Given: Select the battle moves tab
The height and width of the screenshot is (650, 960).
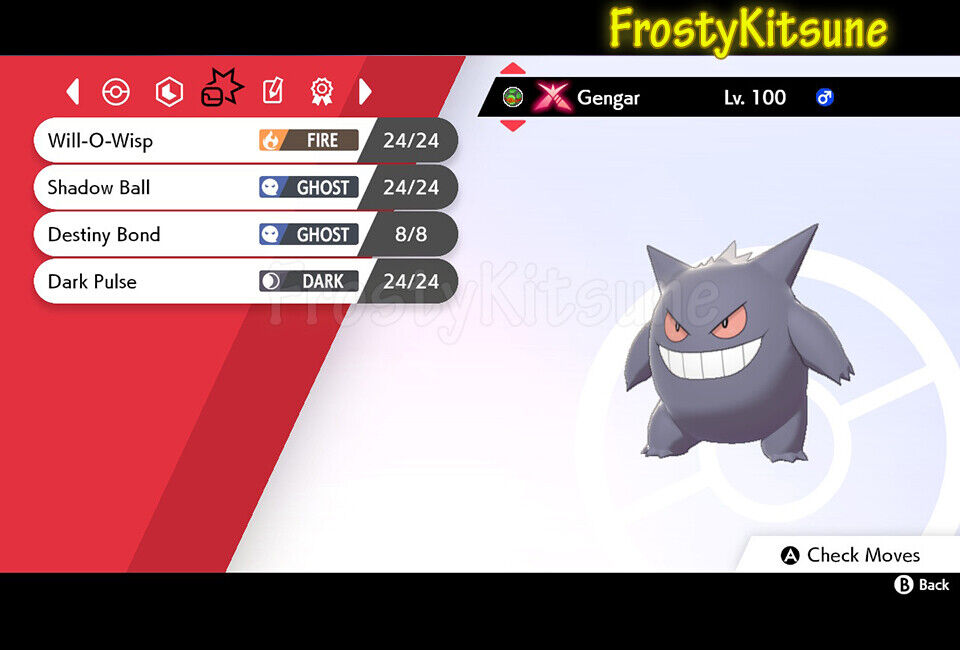Looking at the screenshot, I should (x=221, y=90).
